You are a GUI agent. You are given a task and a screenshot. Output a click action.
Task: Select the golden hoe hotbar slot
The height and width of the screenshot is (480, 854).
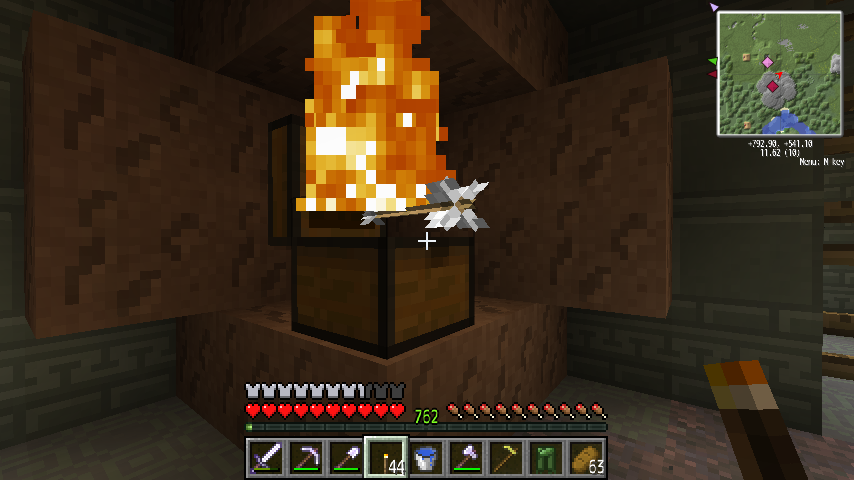point(506,458)
